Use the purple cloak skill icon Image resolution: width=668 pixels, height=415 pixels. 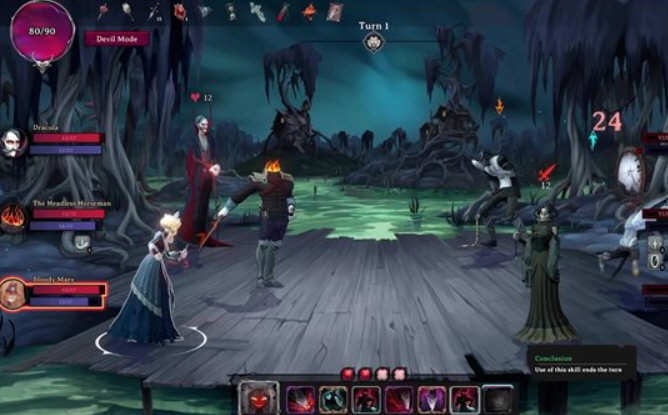click(431, 399)
